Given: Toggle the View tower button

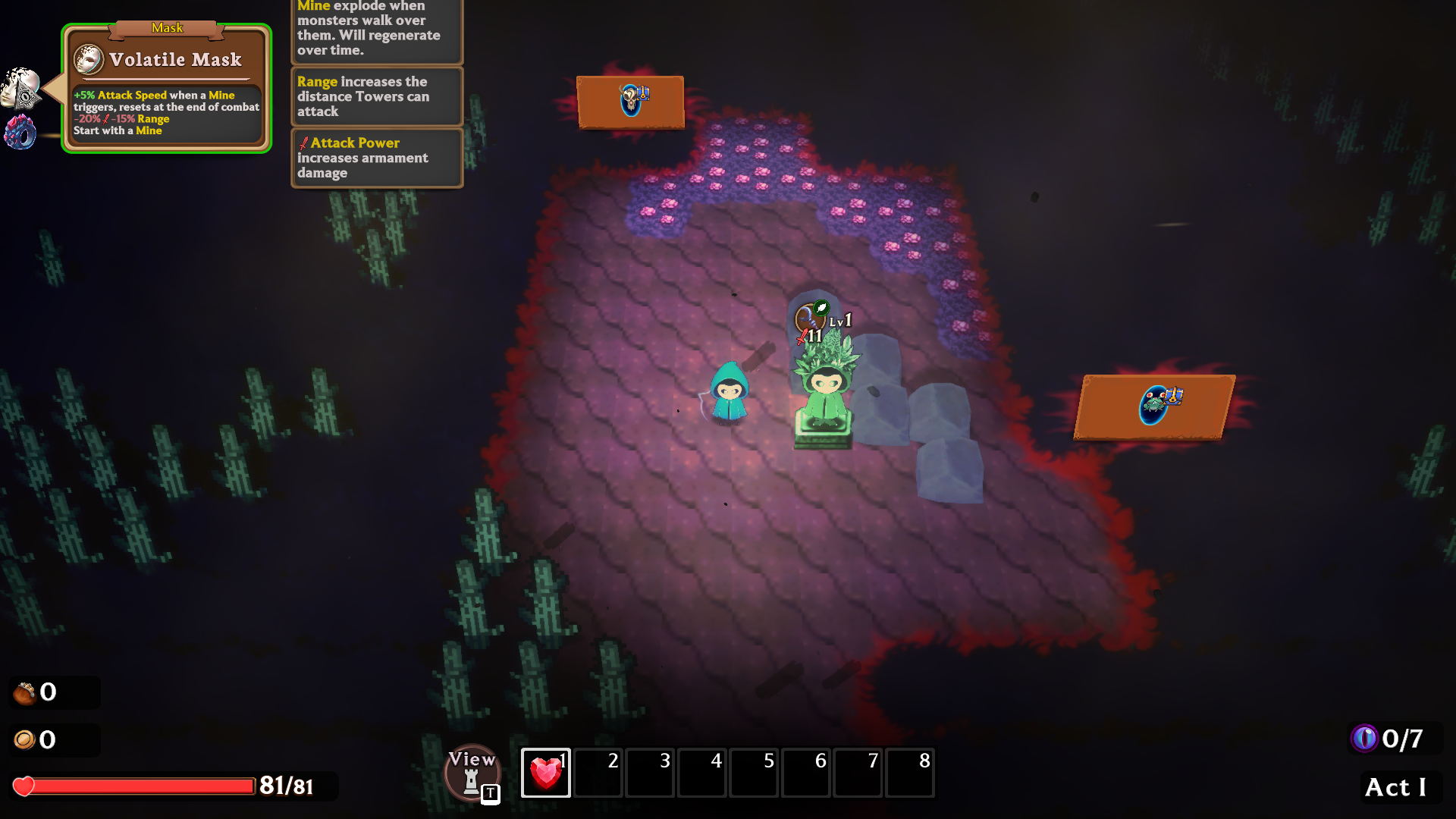Looking at the screenshot, I should pyautogui.click(x=472, y=773).
